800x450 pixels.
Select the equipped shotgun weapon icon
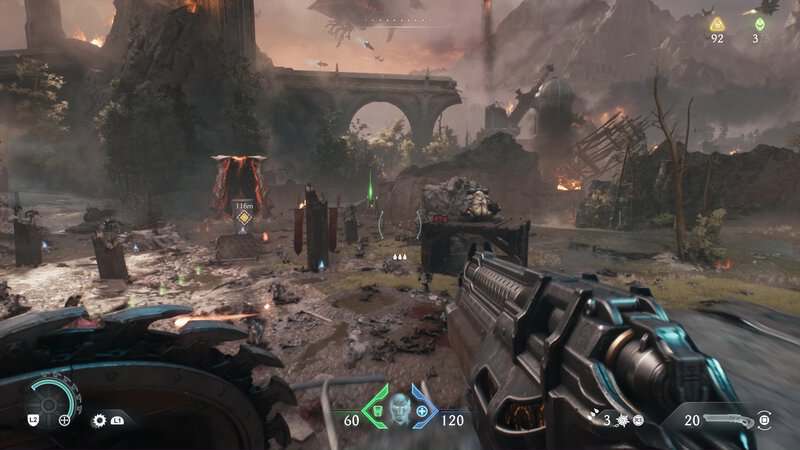726,420
